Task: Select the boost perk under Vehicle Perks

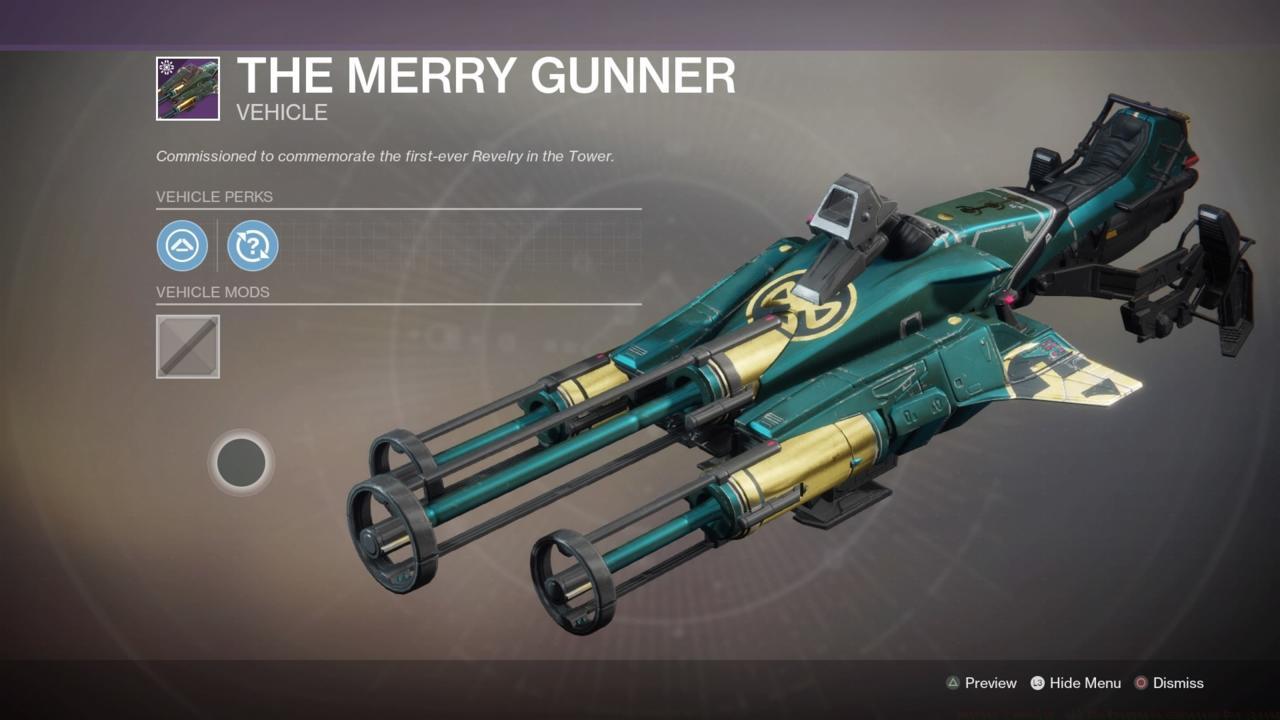Action: click(x=182, y=245)
